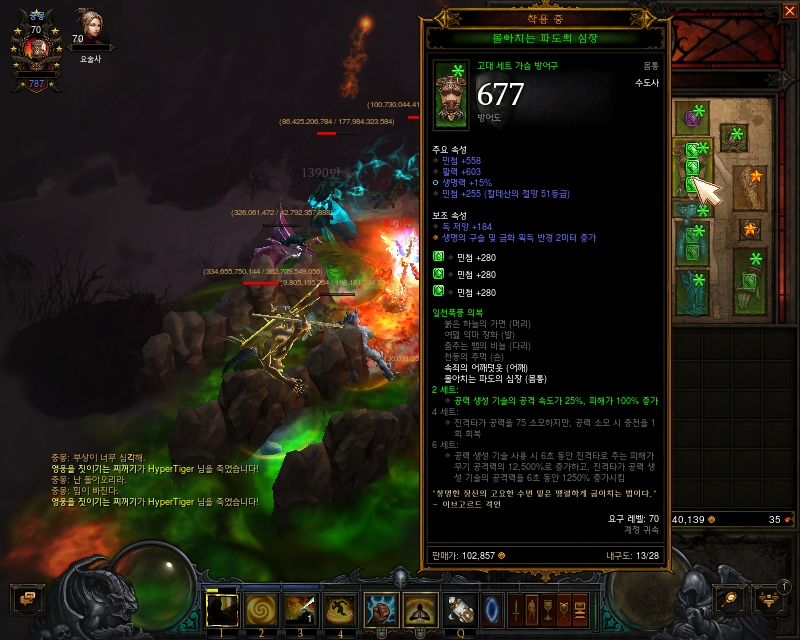800x640 pixels.
Task: Use the golden spiral skill in slot 2
Action: pyautogui.click(x=261, y=608)
